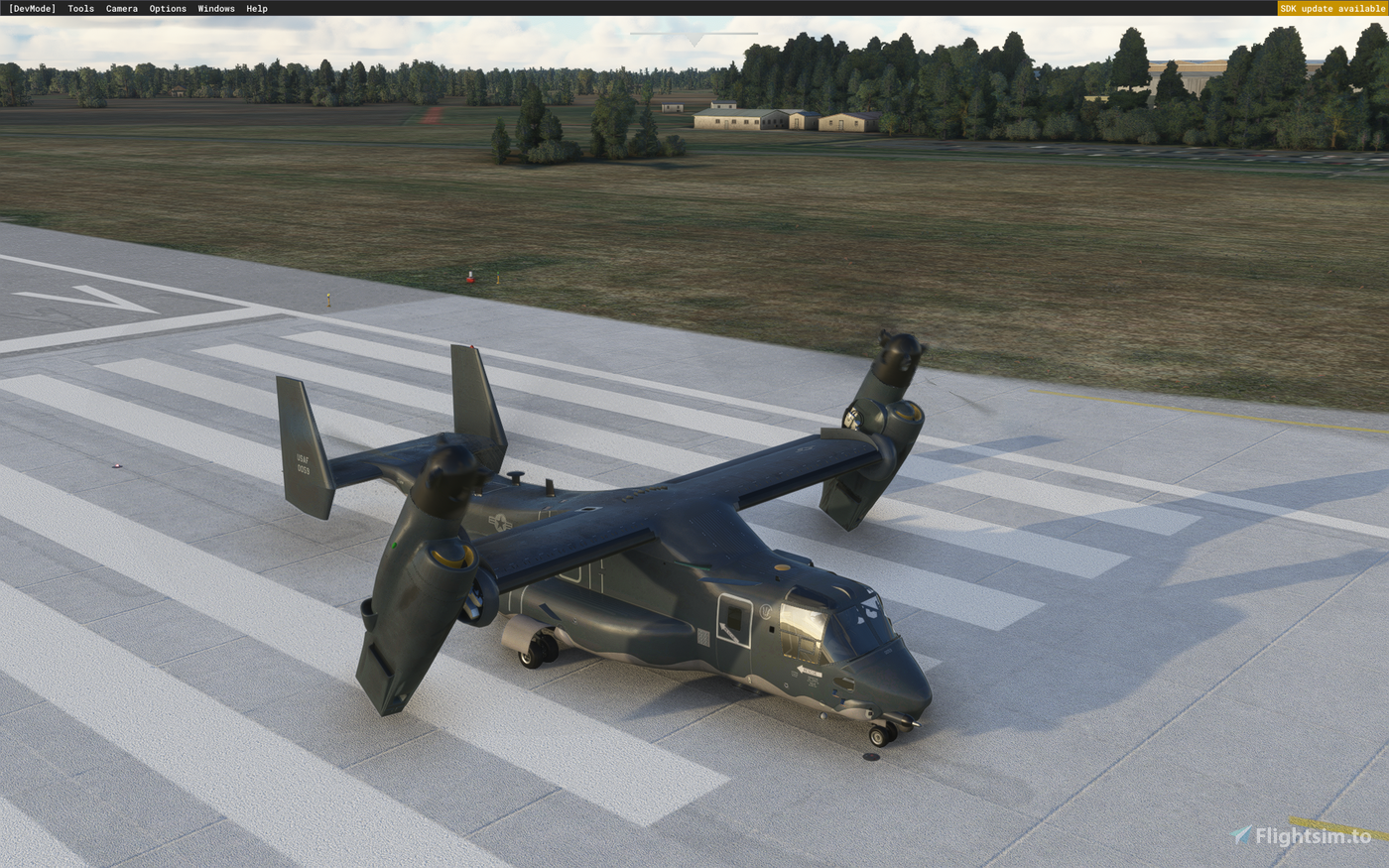The image size is (1389, 868).
Task: Click the SDK update available banner
Action: [1332, 8]
